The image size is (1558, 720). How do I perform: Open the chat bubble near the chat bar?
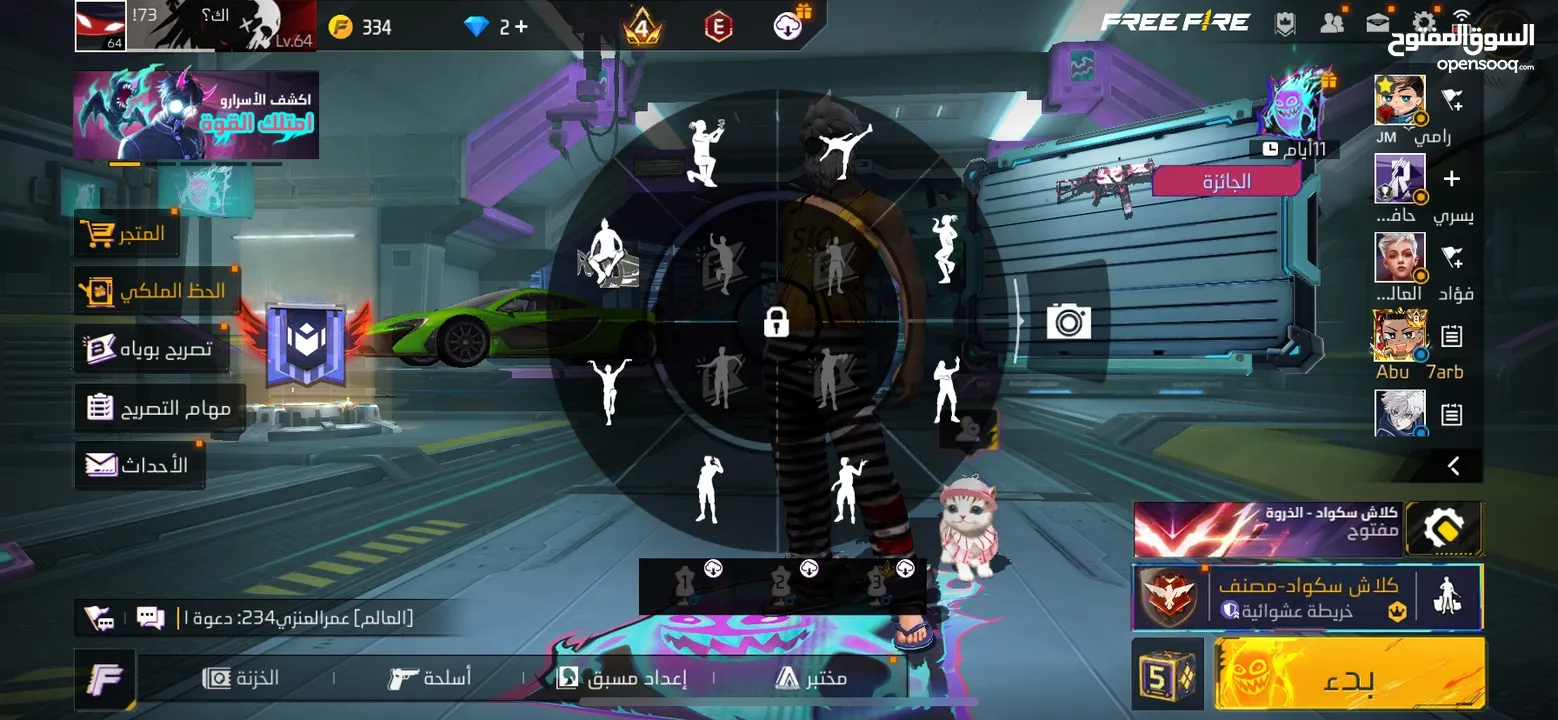point(150,618)
